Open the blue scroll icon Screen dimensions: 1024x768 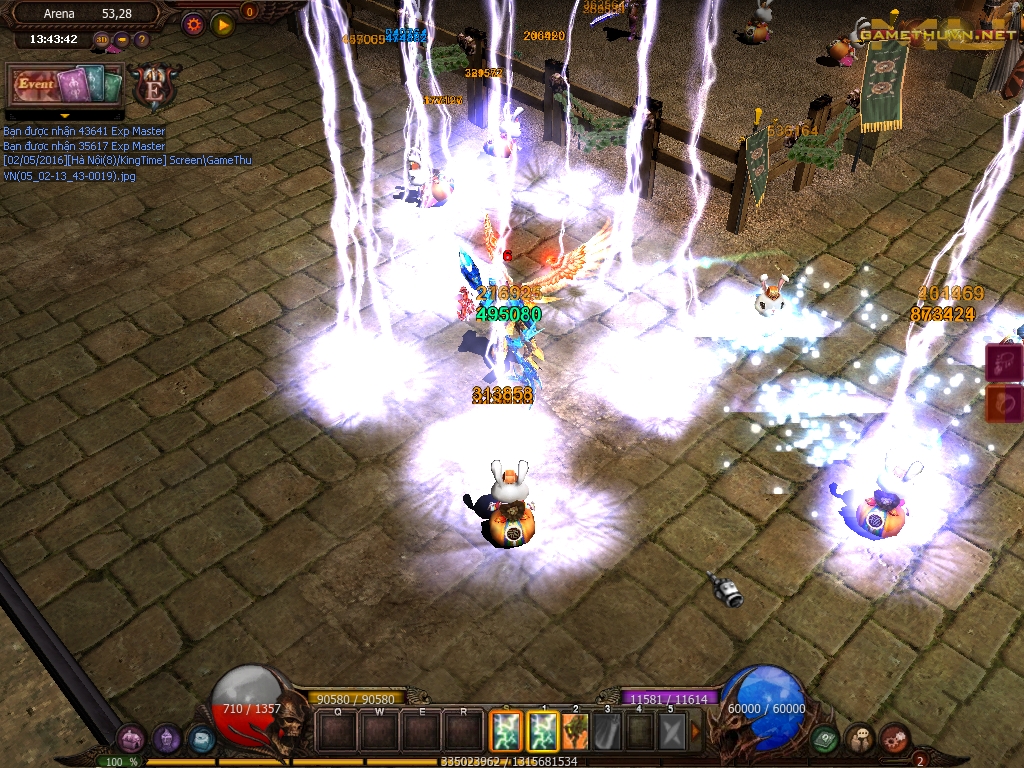200,741
